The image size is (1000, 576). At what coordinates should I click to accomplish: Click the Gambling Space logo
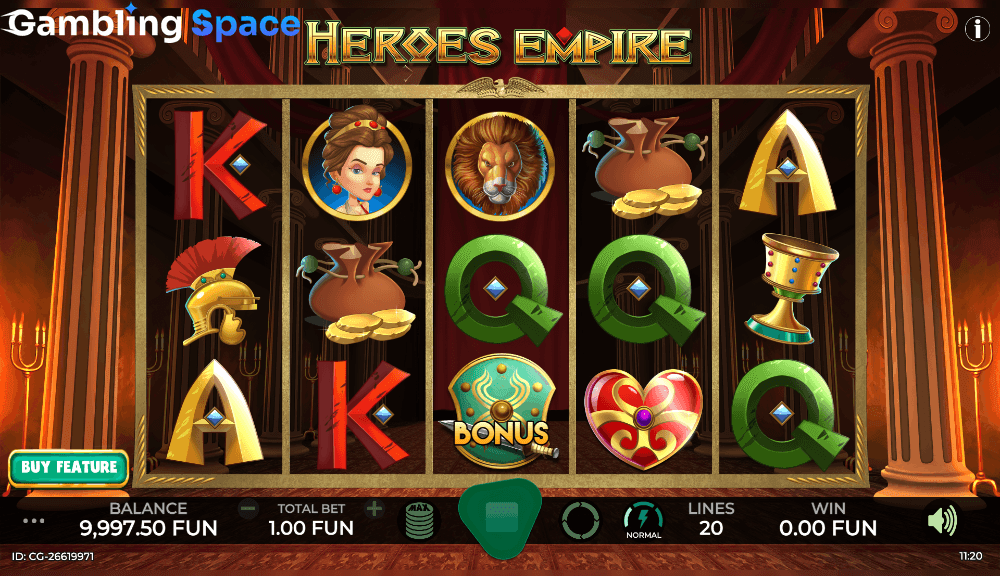click(150, 24)
